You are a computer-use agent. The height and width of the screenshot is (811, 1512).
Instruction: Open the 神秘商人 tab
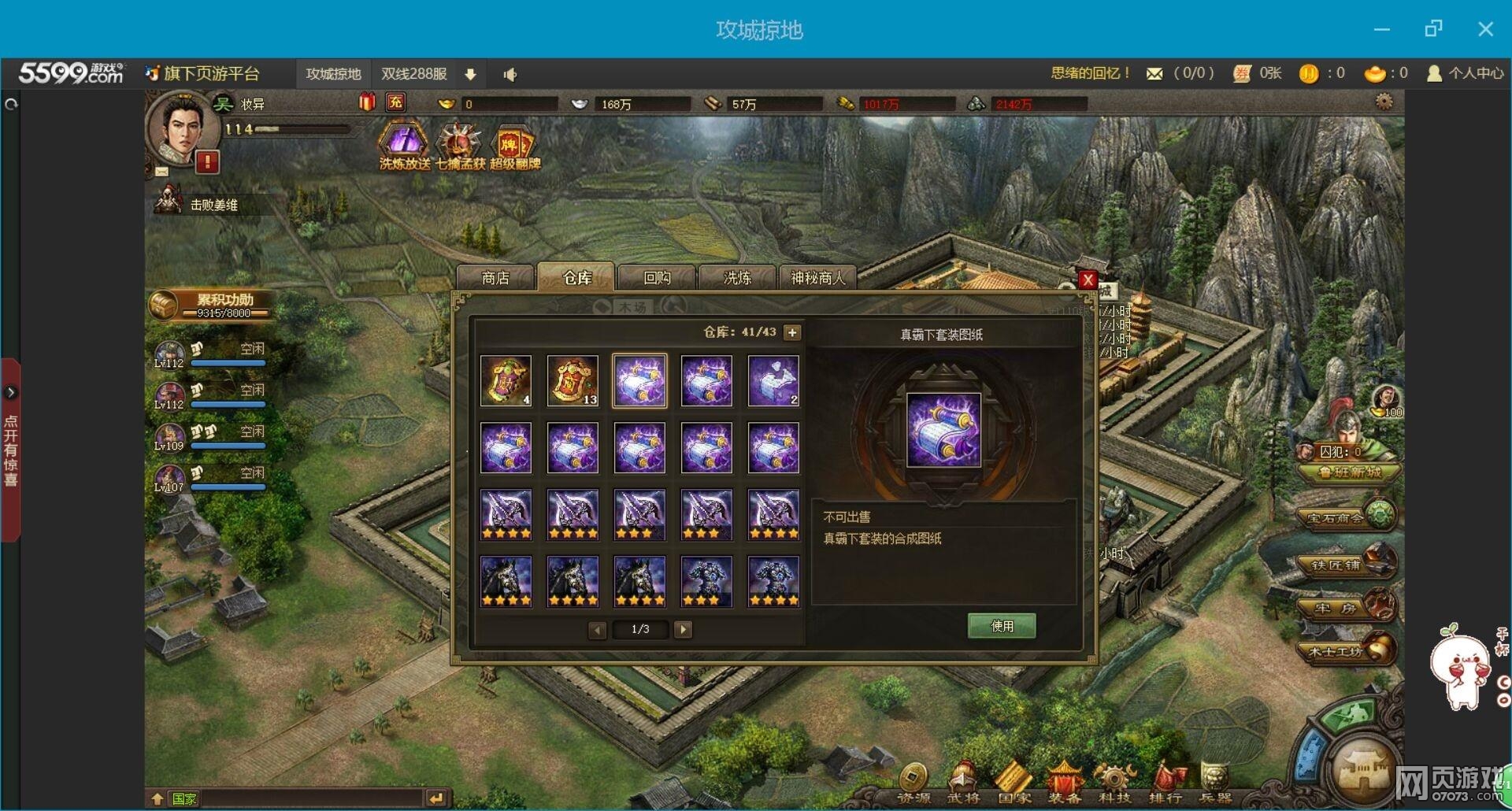point(817,278)
